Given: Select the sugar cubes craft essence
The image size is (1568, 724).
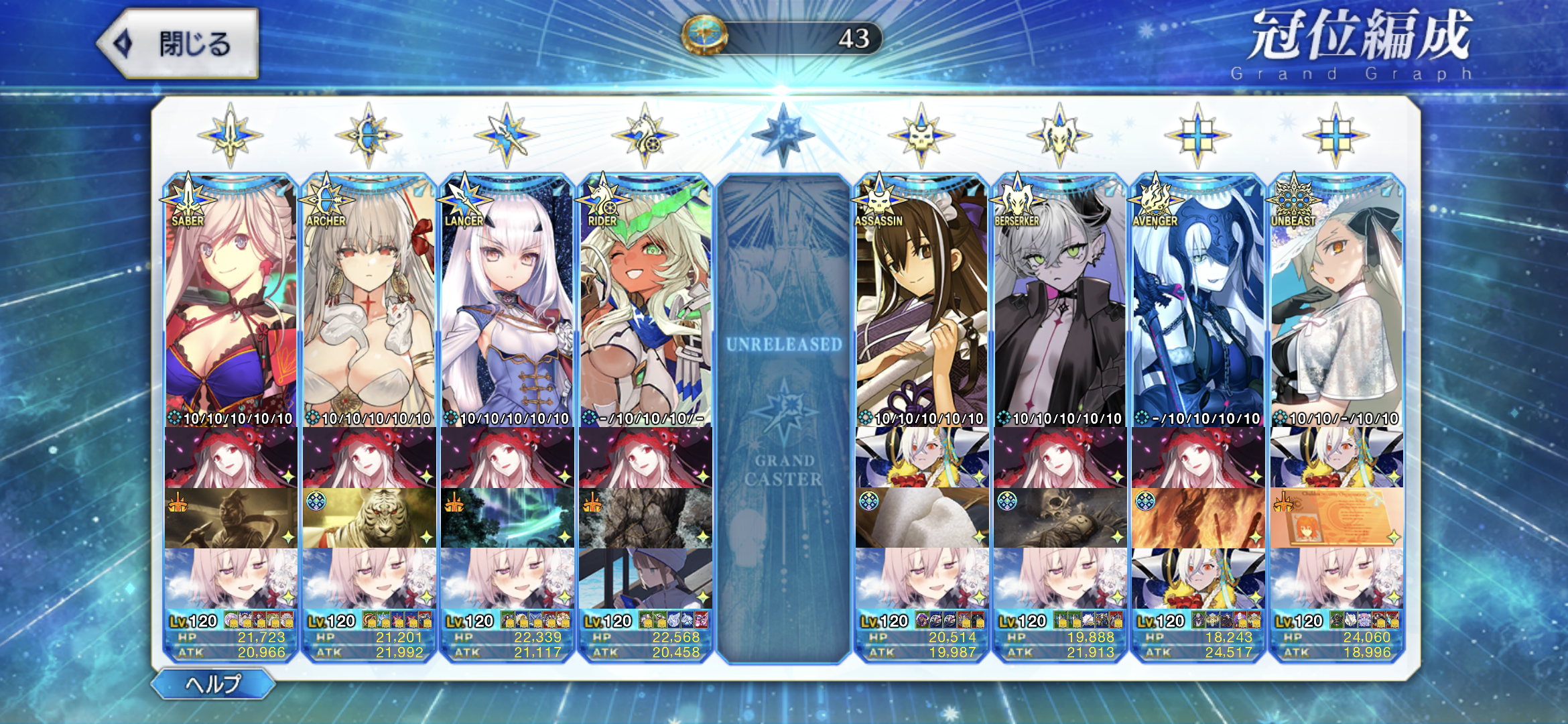Looking at the screenshot, I should click(921, 518).
